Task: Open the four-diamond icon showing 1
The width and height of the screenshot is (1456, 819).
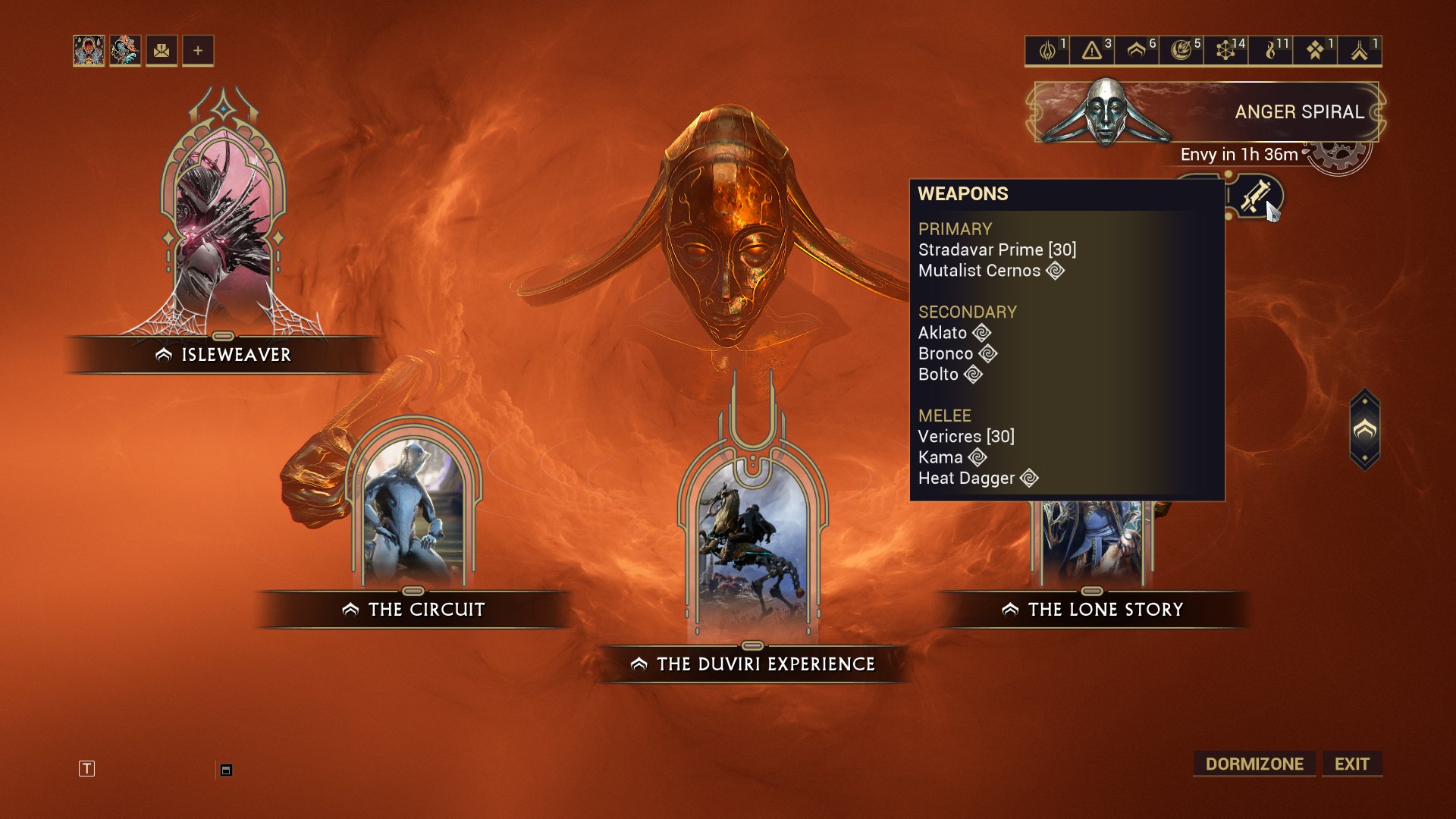Action: pos(1315,51)
